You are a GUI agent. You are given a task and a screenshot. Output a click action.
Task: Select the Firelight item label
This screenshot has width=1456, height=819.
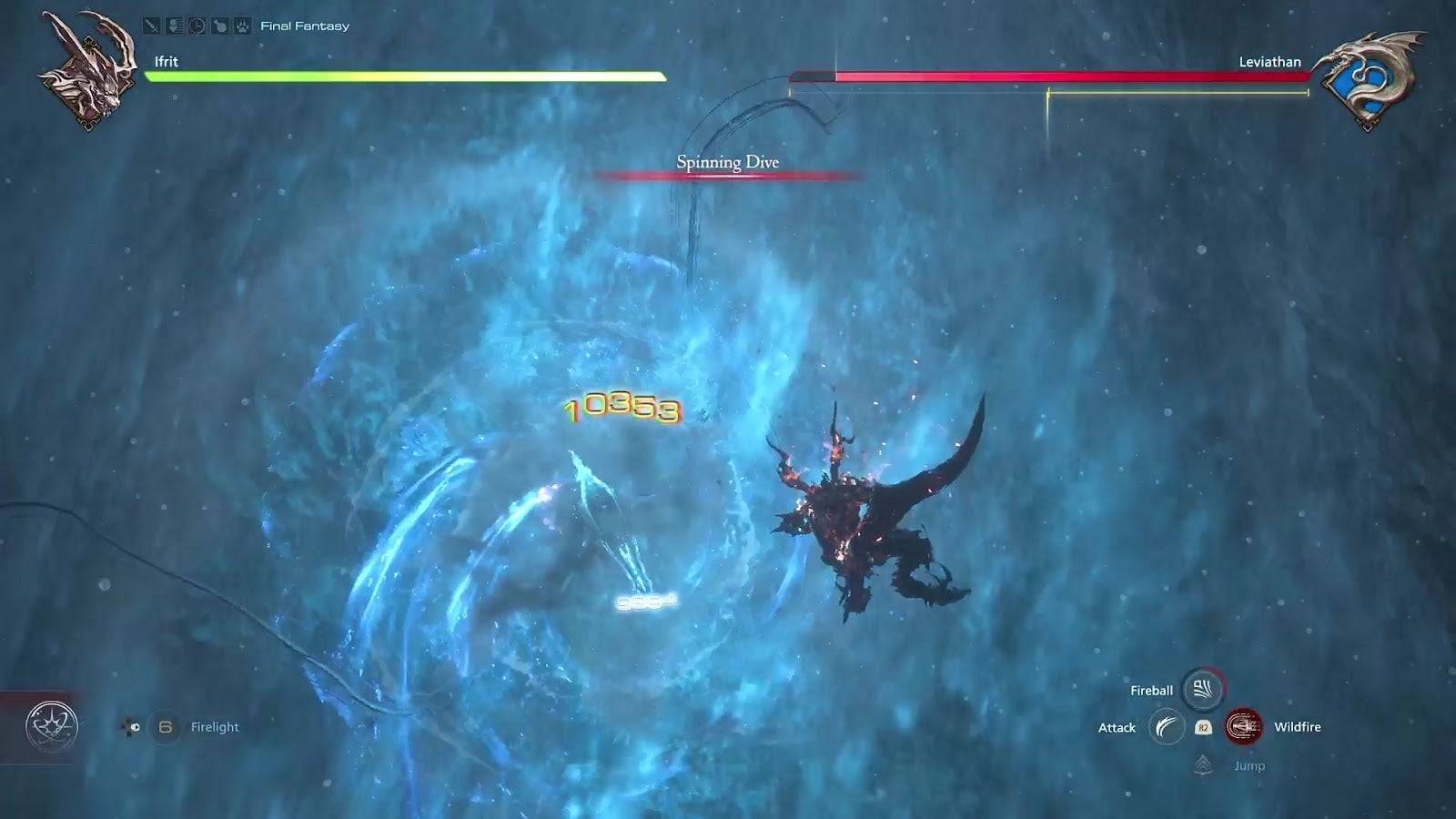215,726
